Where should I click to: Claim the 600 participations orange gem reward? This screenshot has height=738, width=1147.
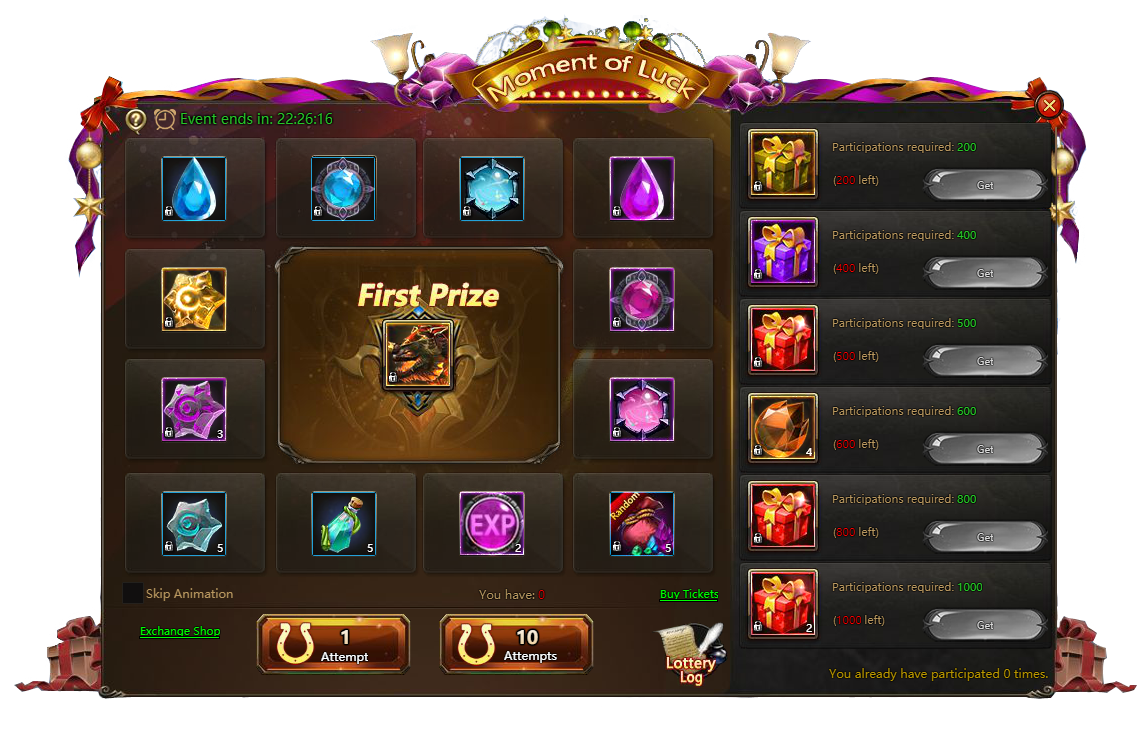pos(984,449)
